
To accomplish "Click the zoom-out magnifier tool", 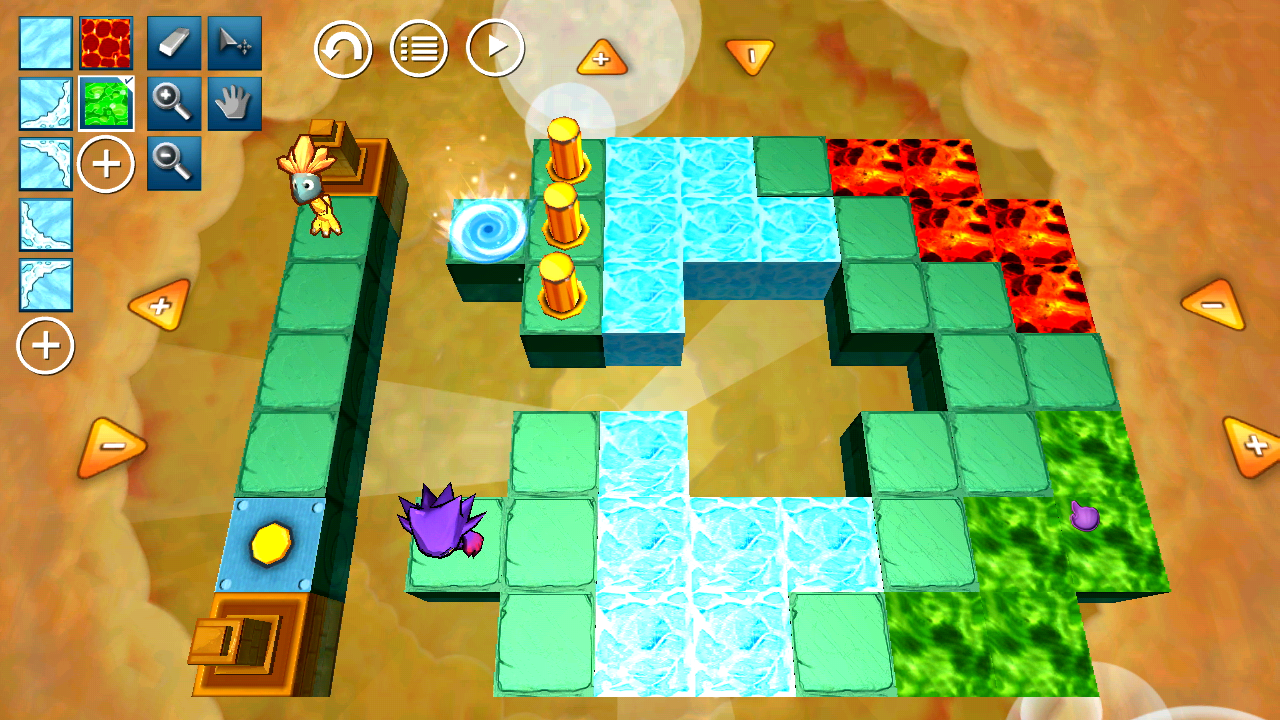I will [x=174, y=163].
